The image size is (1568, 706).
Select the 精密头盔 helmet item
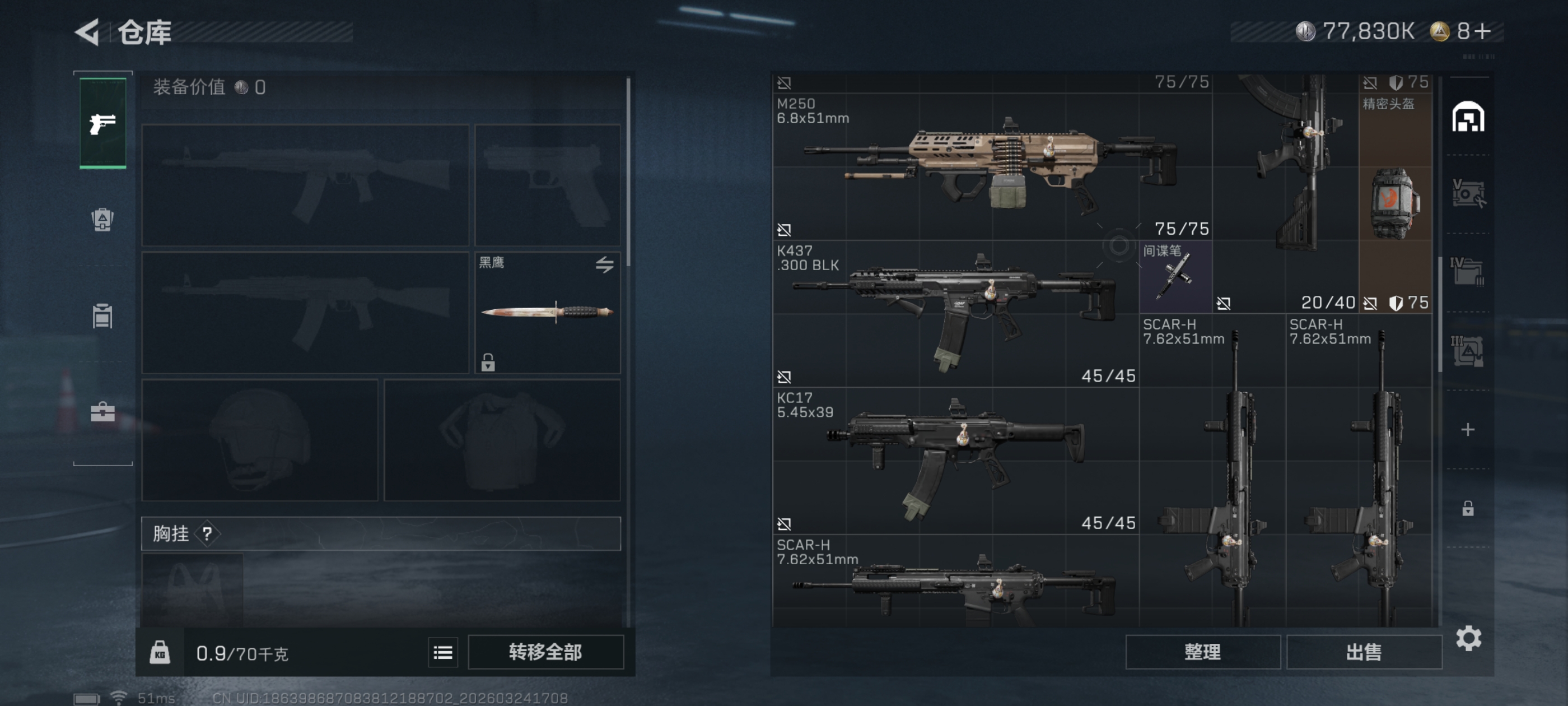pyautogui.click(x=1394, y=195)
